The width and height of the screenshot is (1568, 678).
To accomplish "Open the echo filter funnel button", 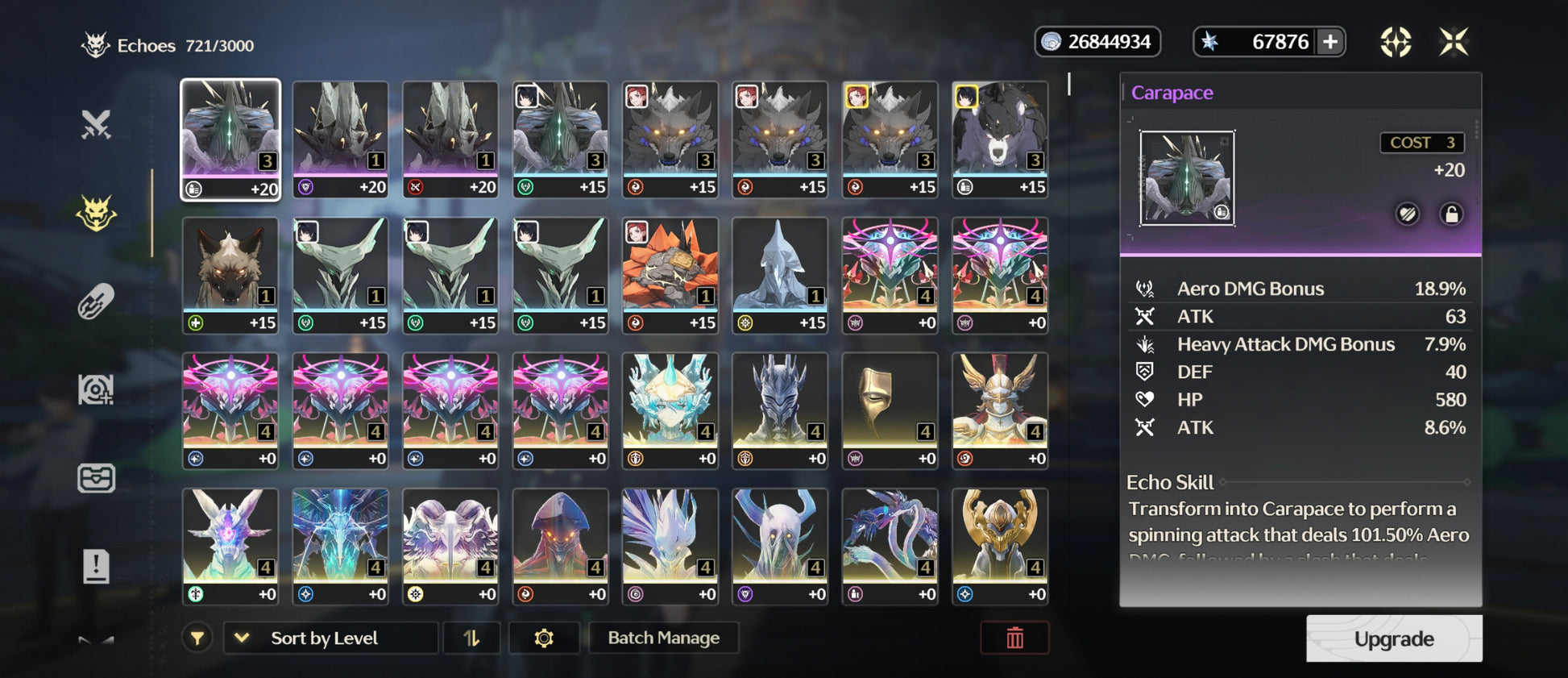I will click(197, 638).
